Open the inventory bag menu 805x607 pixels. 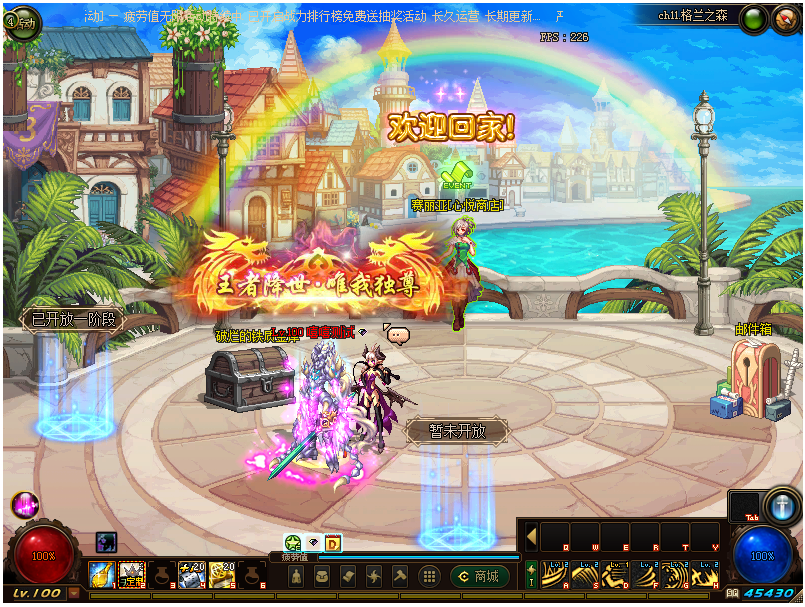[322, 576]
